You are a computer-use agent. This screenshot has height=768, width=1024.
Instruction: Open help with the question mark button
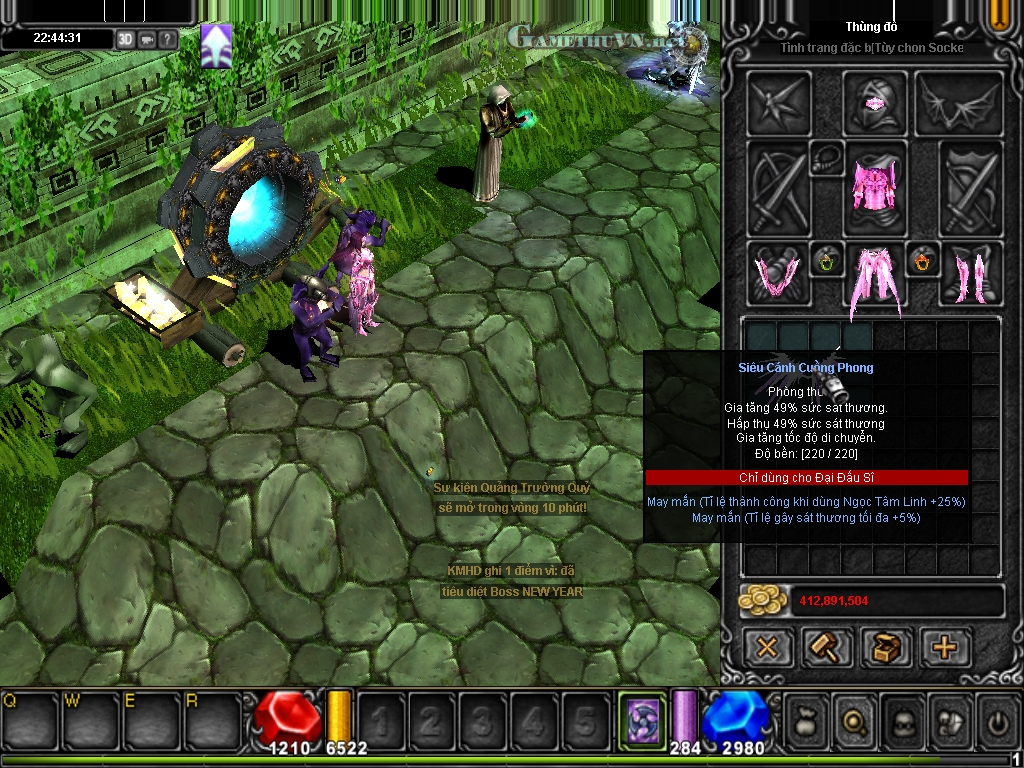click(x=168, y=39)
